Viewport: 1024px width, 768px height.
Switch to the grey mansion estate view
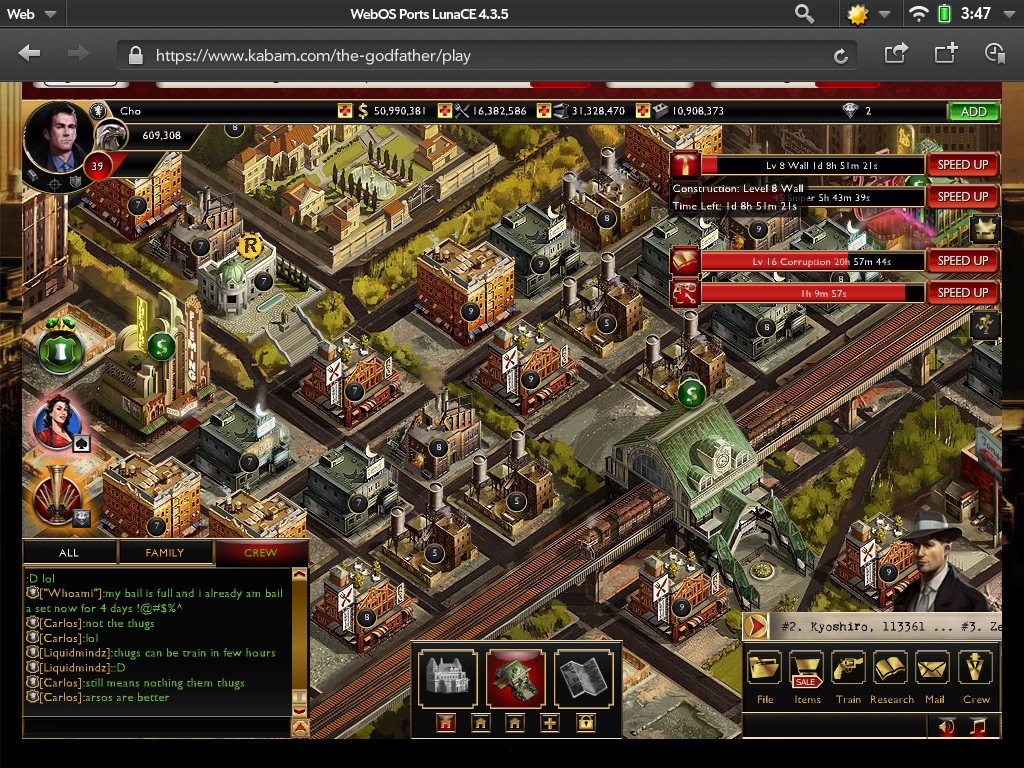[x=447, y=678]
